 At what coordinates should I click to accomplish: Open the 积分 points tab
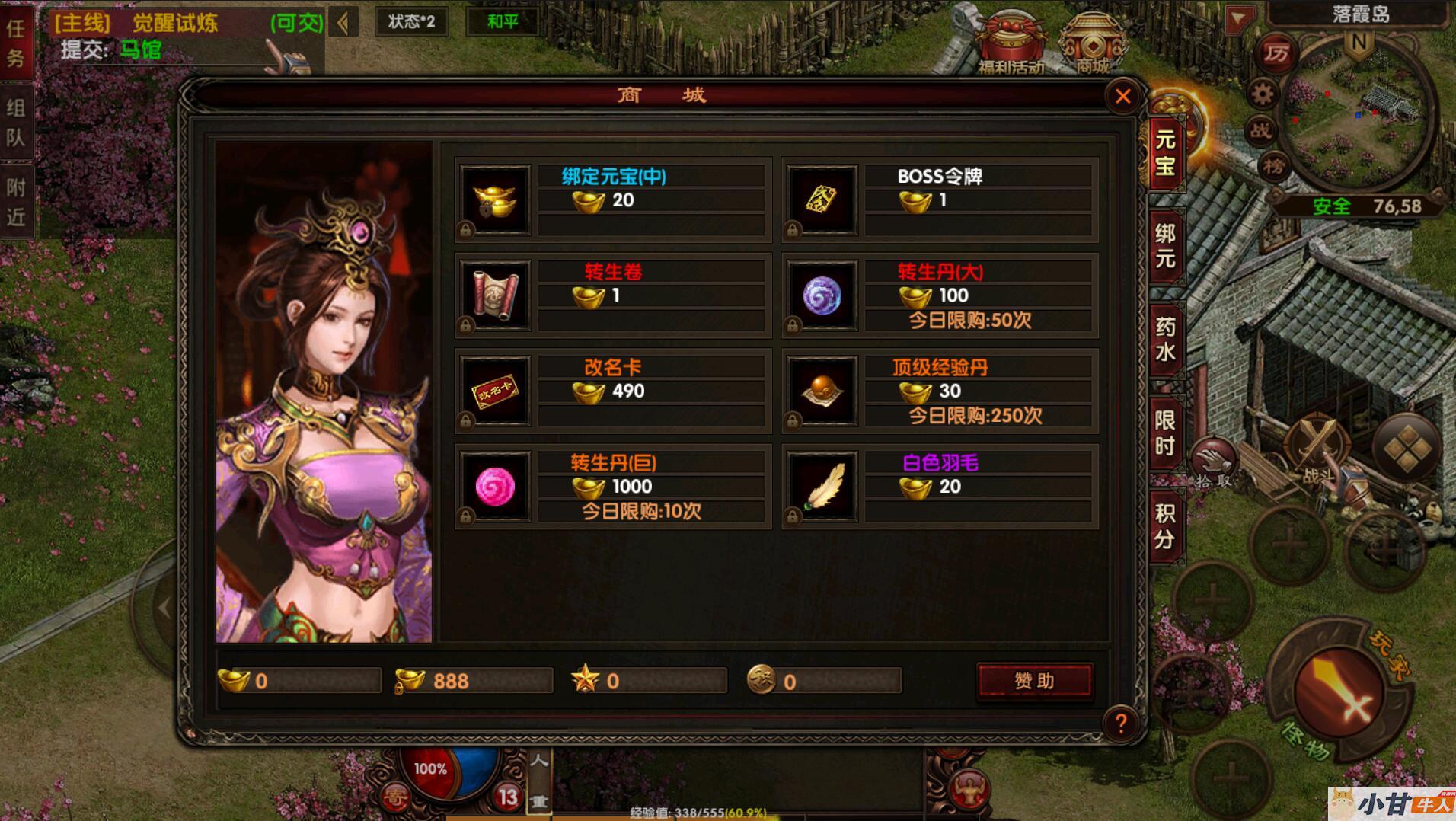(x=1165, y=526)
